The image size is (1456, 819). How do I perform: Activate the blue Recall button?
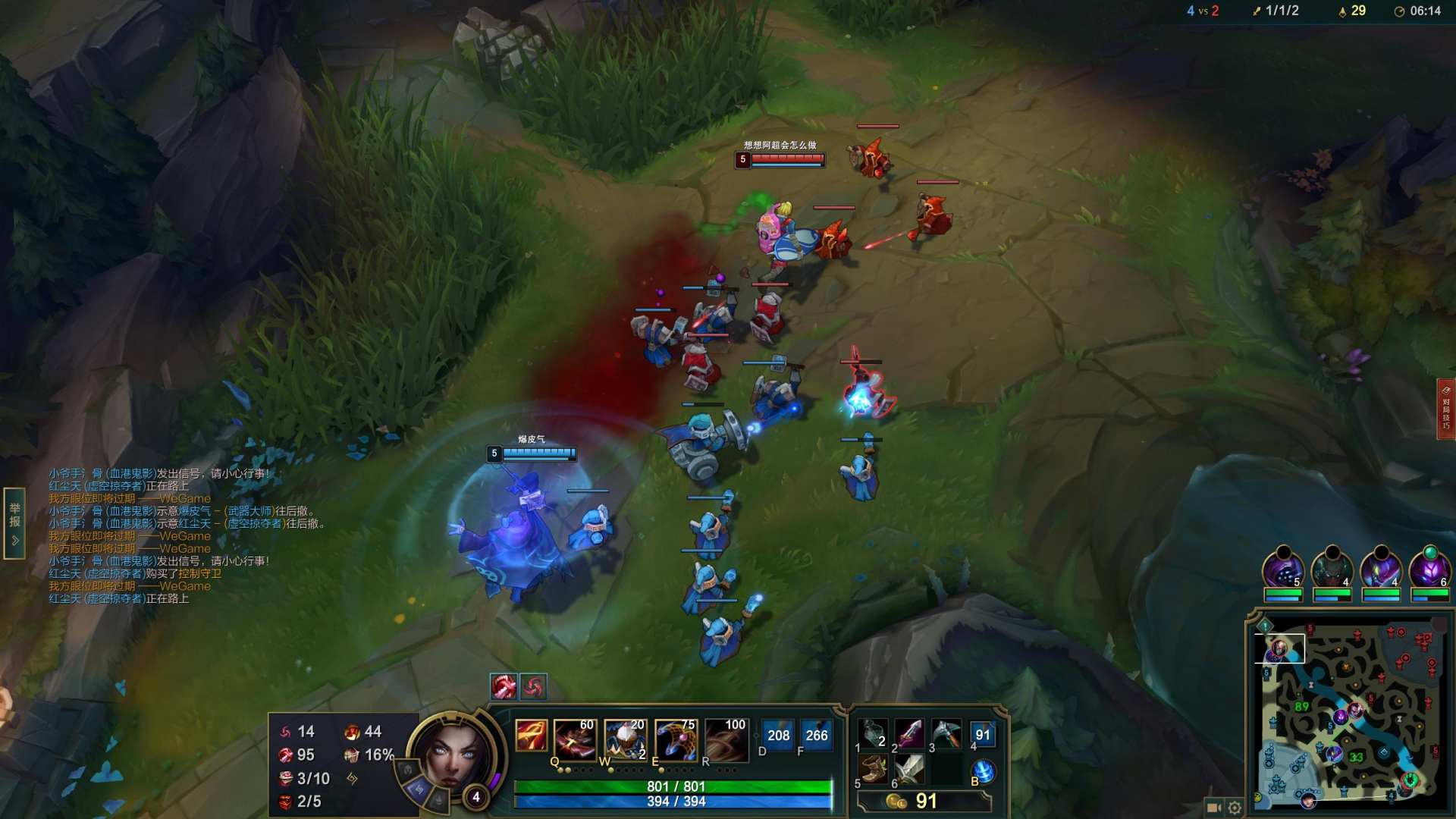pyautogui.click(x=983, y=770)
